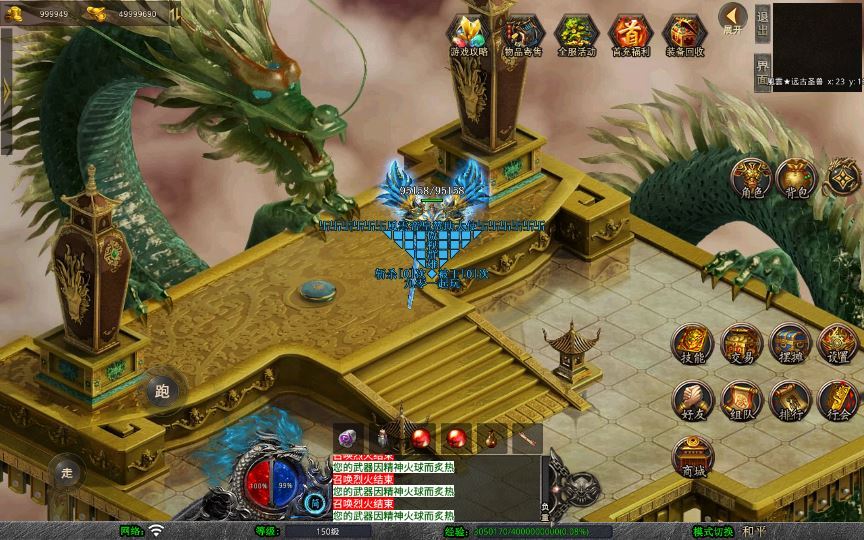Open the 装备回收 equipment recycle chest
864x540 pixels.
pos(685,35)
